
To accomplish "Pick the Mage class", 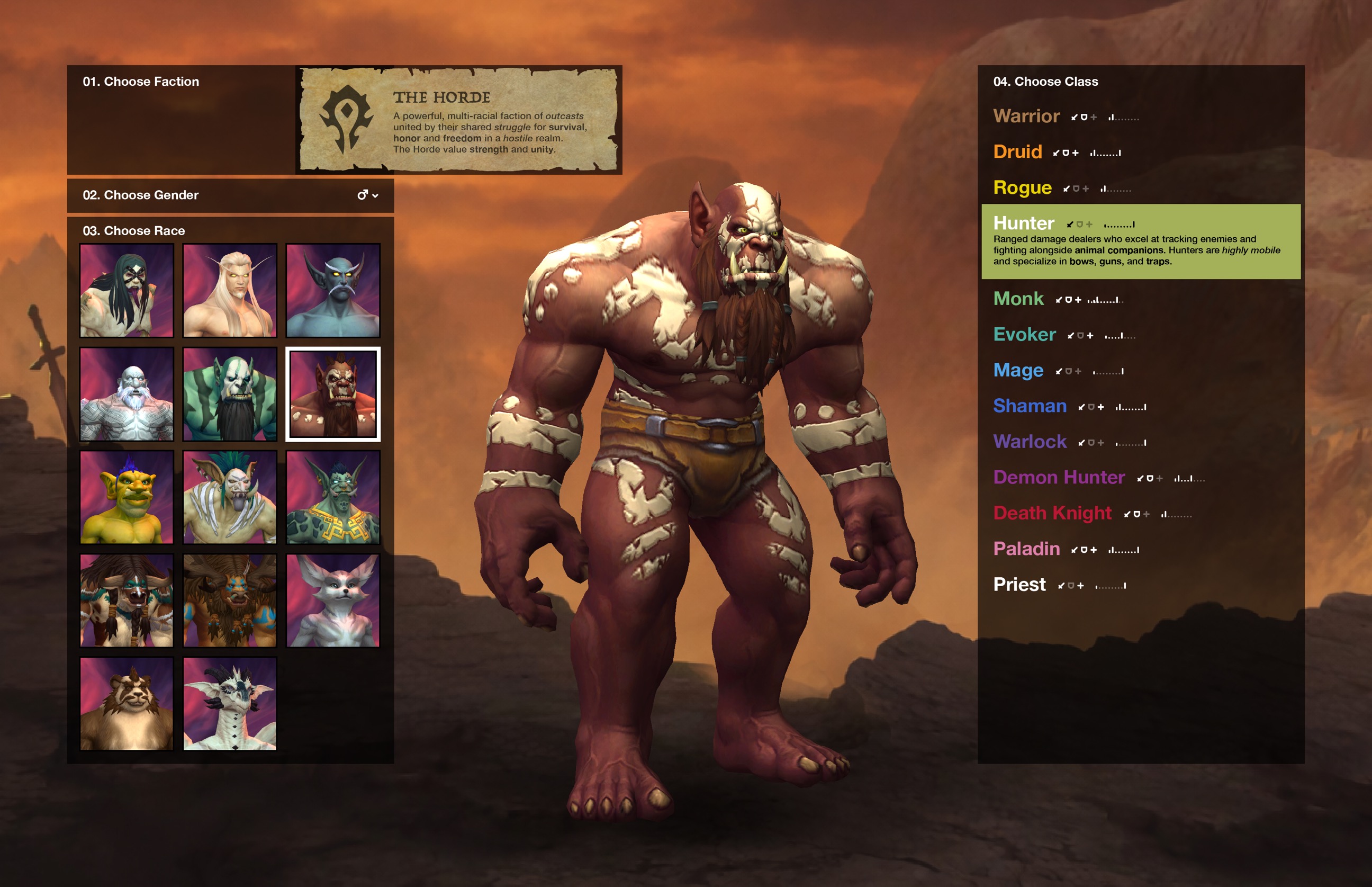I will pyautogui.click(x=1018, y=370).
